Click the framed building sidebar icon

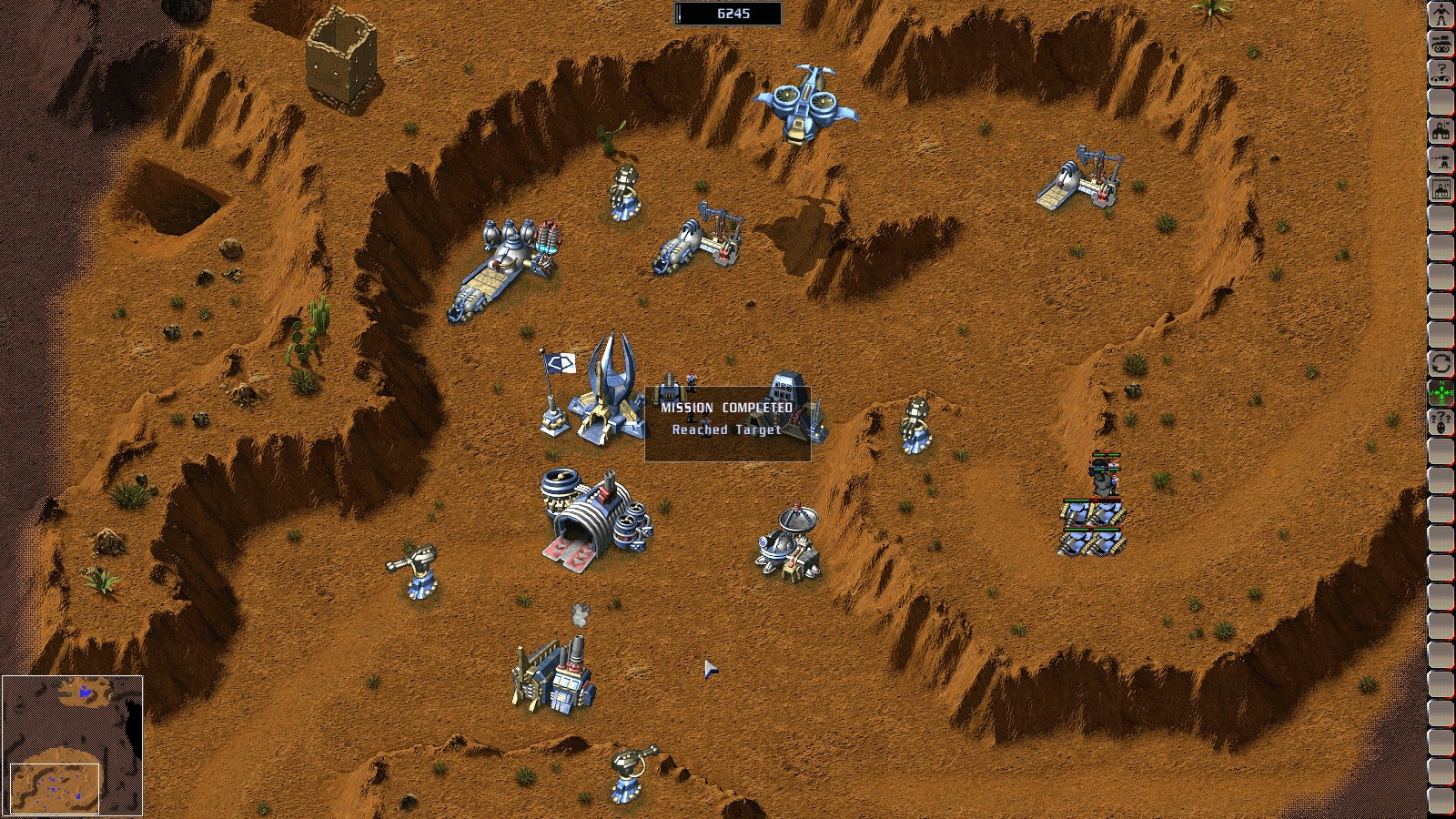pos(1441,189)
